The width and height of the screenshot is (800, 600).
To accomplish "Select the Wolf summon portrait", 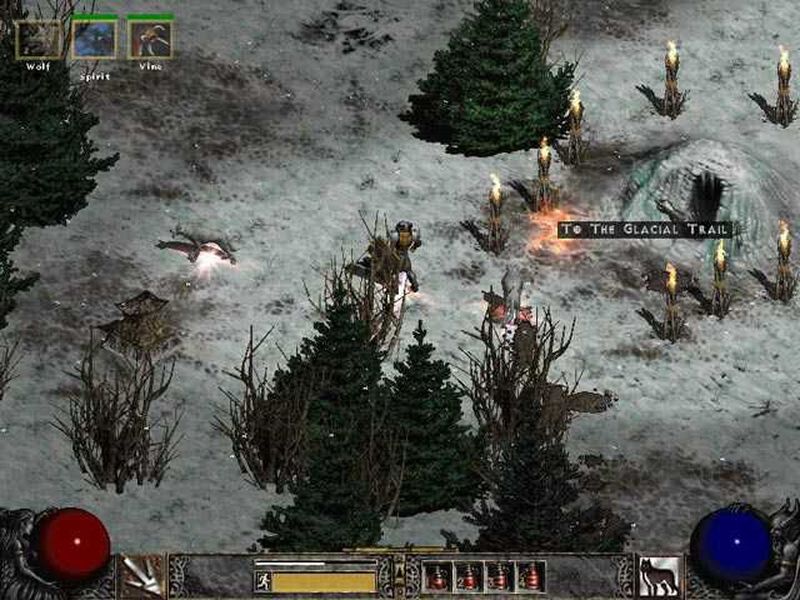I will [38, 39].
